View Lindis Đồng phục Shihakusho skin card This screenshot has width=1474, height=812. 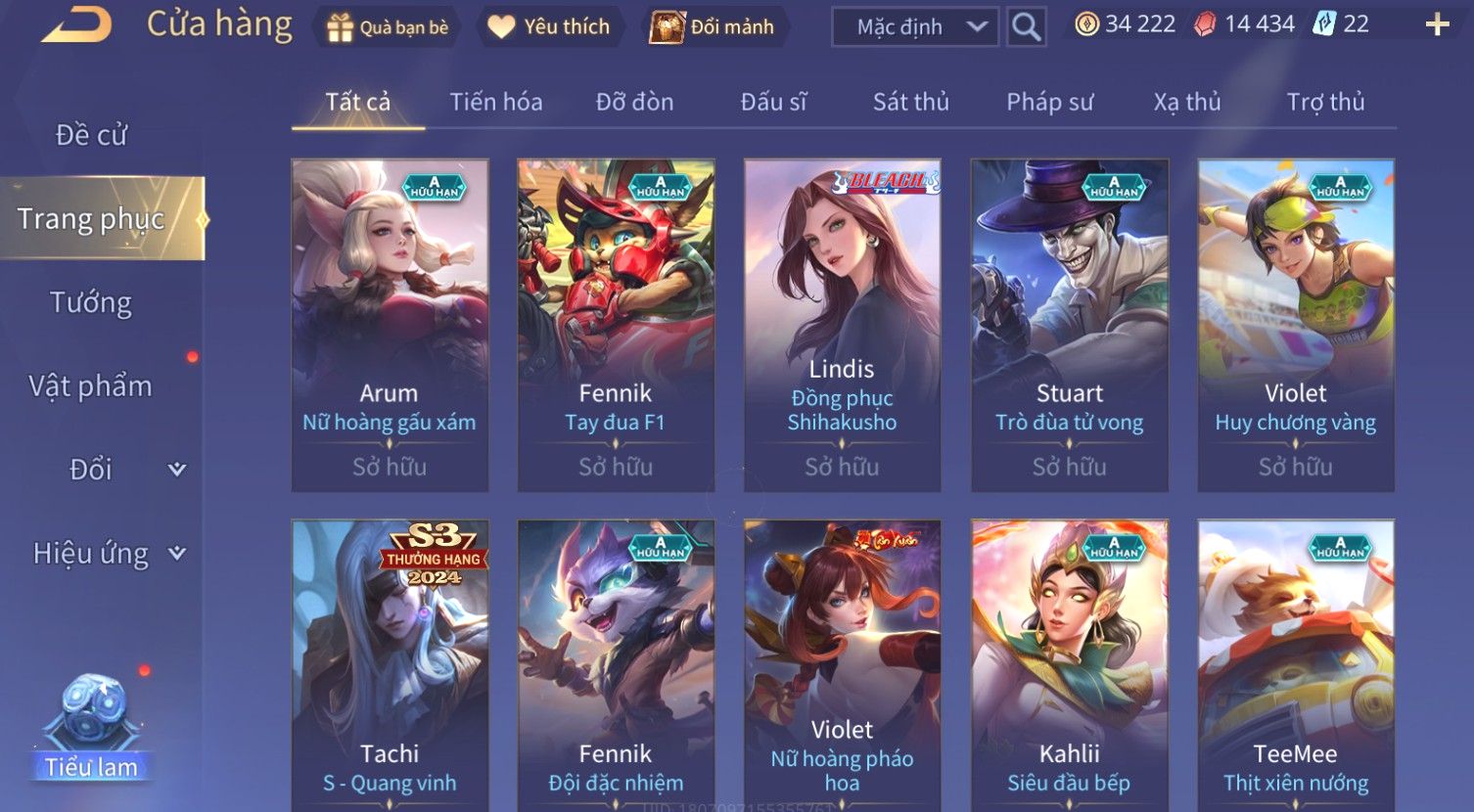click(x=842, y=325)
